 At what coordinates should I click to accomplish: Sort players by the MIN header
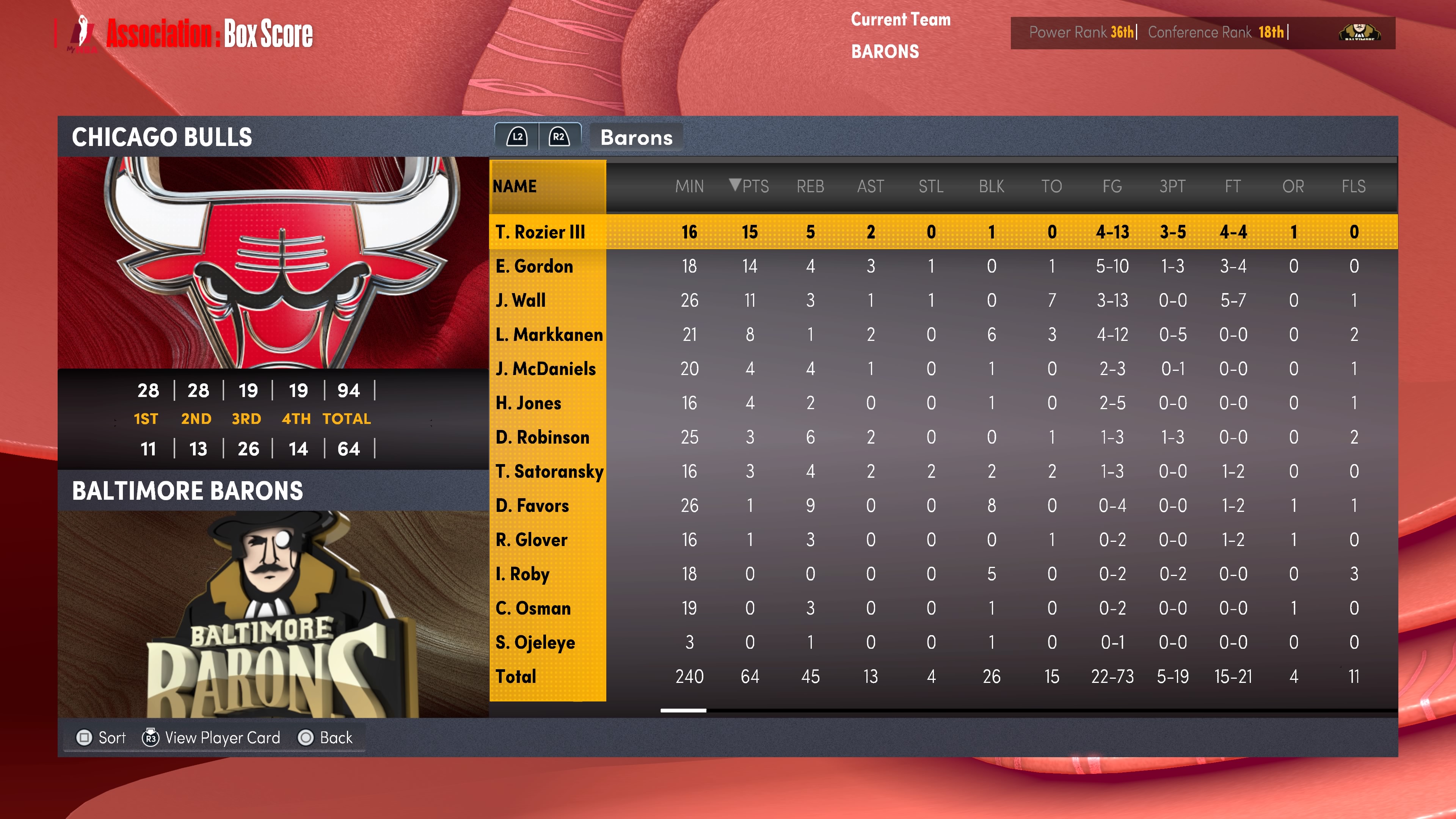point(689,186)
